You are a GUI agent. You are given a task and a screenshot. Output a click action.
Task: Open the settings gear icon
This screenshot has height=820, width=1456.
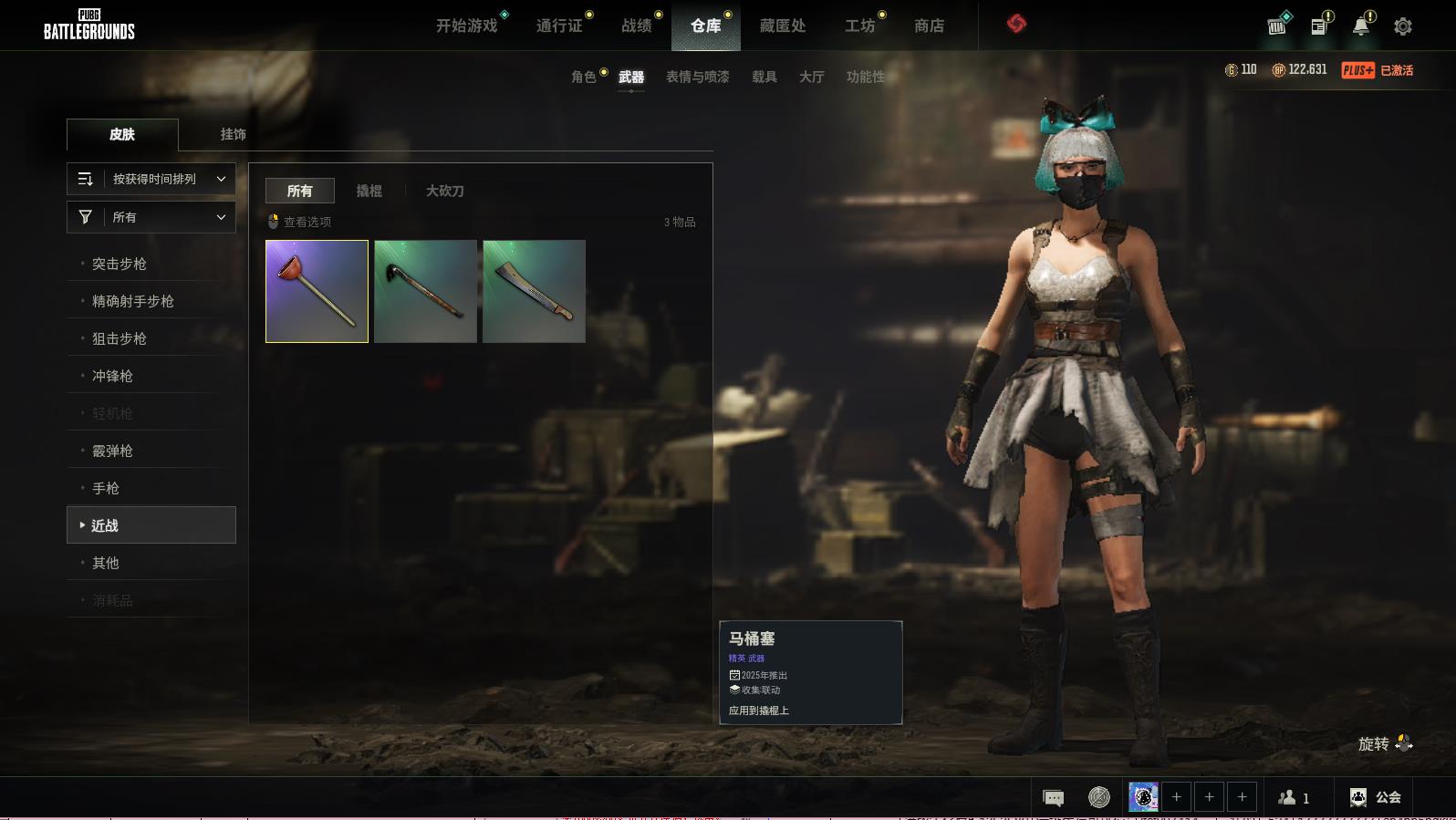click(1403, 26)
